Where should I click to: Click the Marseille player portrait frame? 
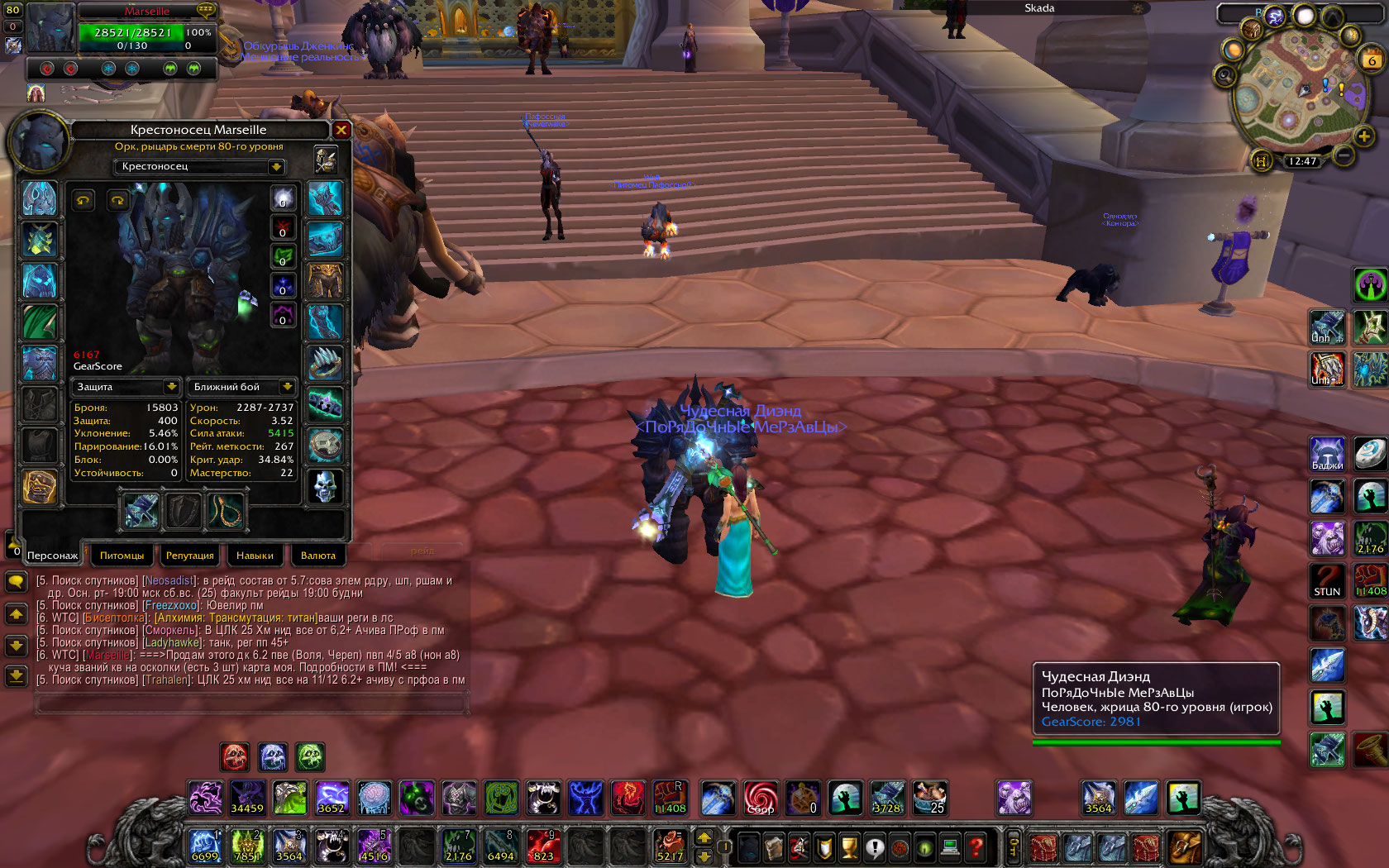click(x=51, y=28)
